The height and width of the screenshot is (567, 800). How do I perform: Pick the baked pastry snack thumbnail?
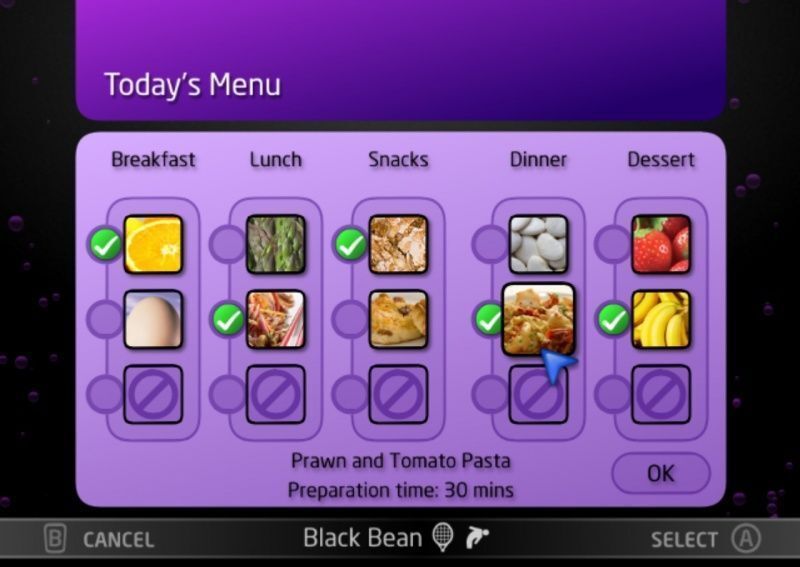(x=398, y=319)
